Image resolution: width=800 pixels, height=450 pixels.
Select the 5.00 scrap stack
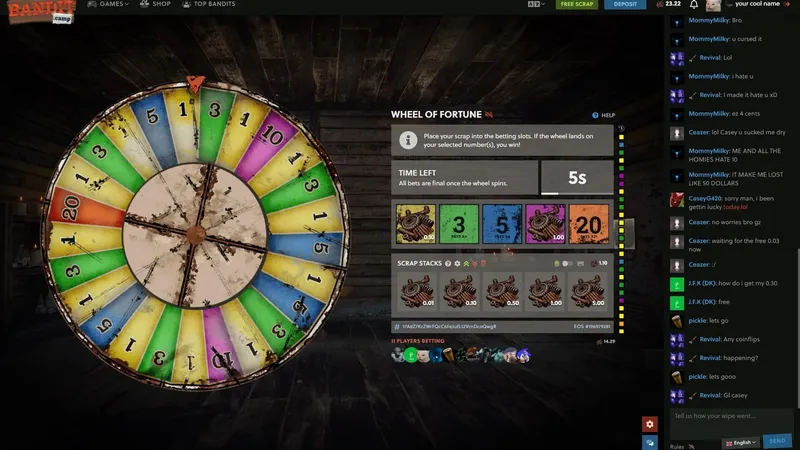click(588, 292)
